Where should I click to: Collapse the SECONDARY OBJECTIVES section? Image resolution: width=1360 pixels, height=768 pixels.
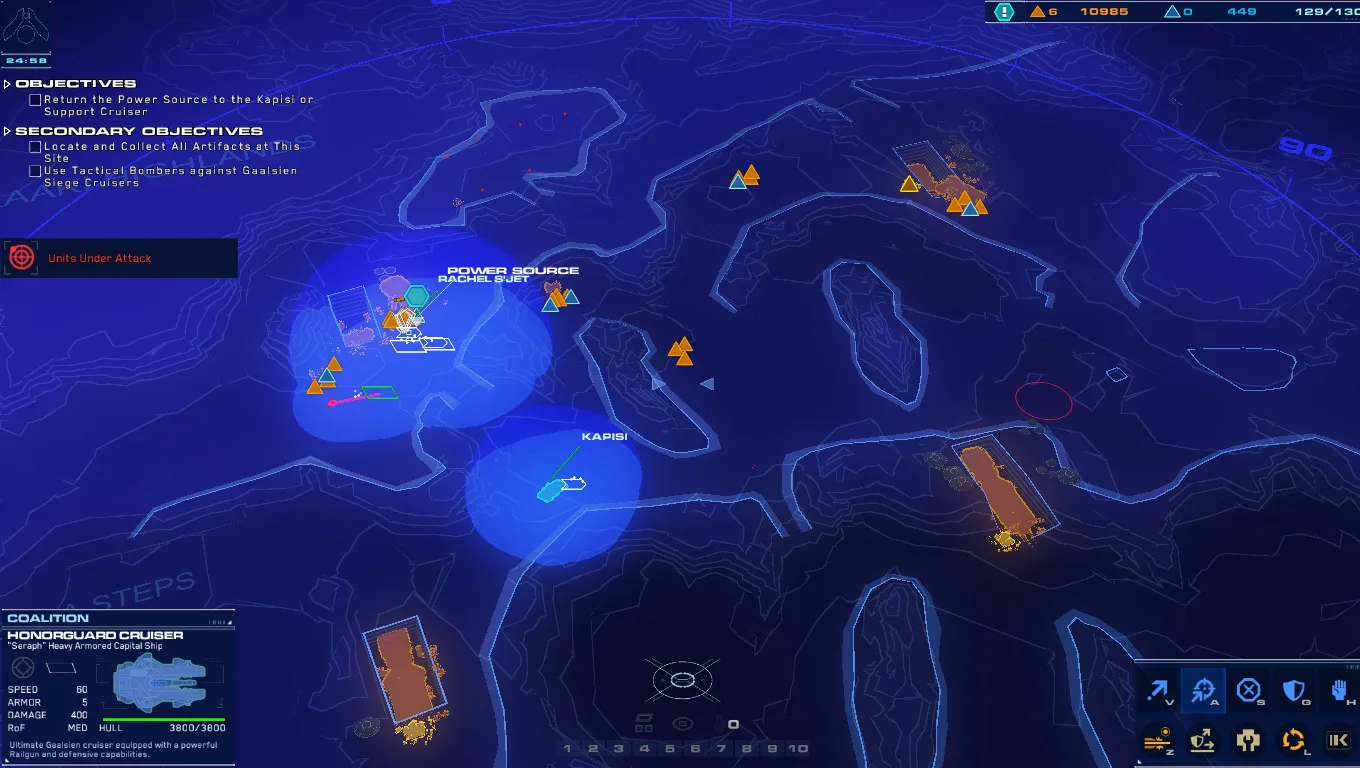tap(7, 130)
